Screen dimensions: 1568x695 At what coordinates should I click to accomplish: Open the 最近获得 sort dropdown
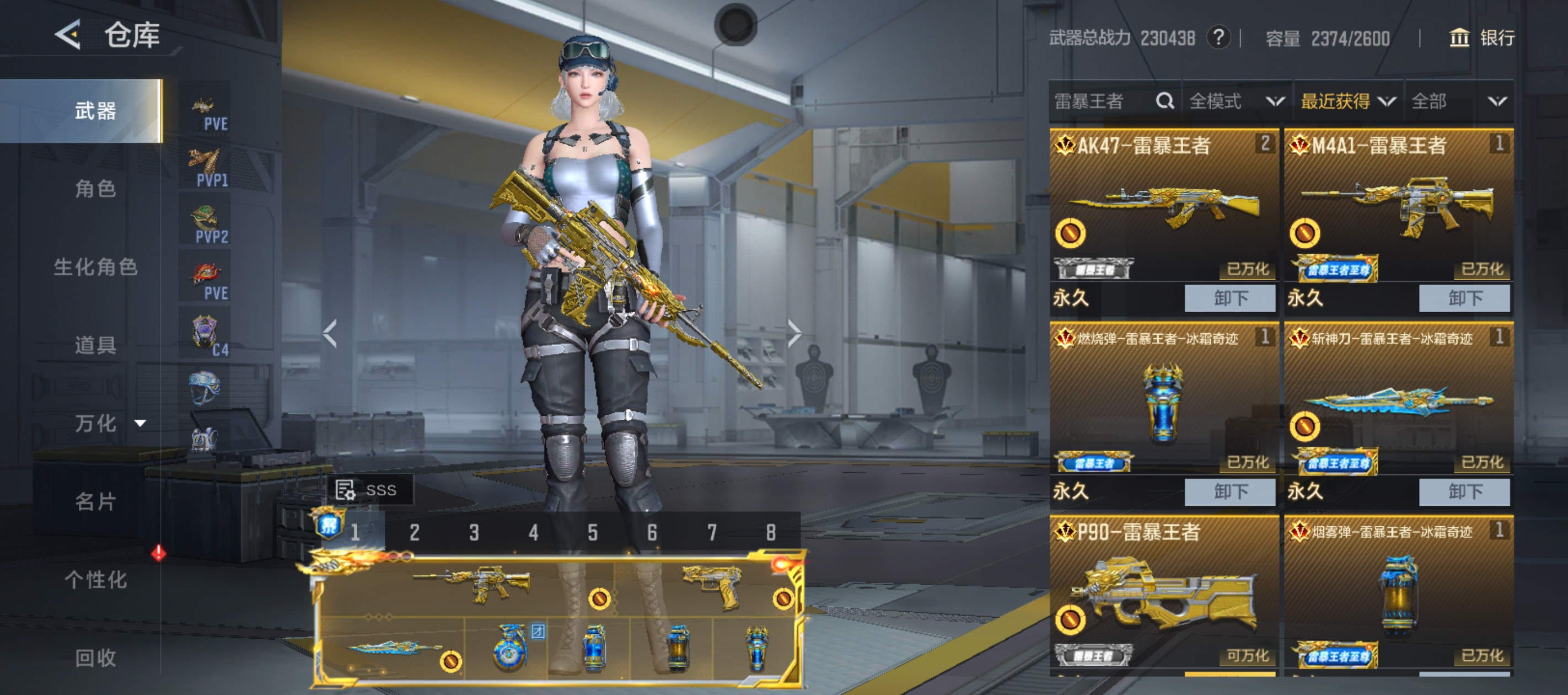pos(1347,101)
